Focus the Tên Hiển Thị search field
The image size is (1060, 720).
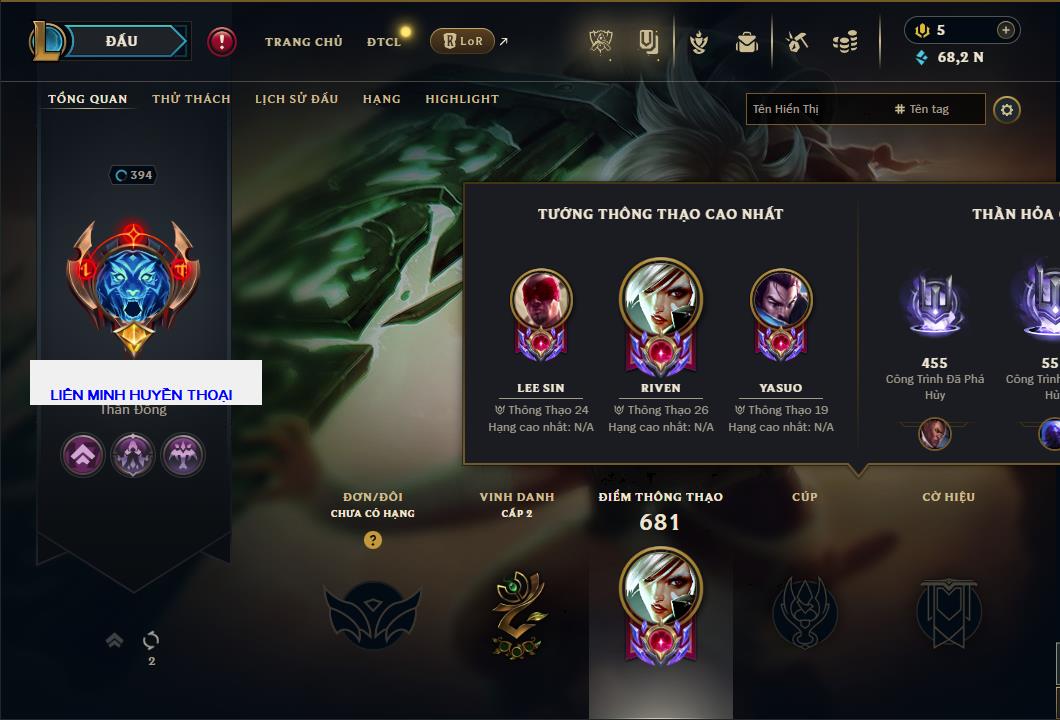point(816,109)
